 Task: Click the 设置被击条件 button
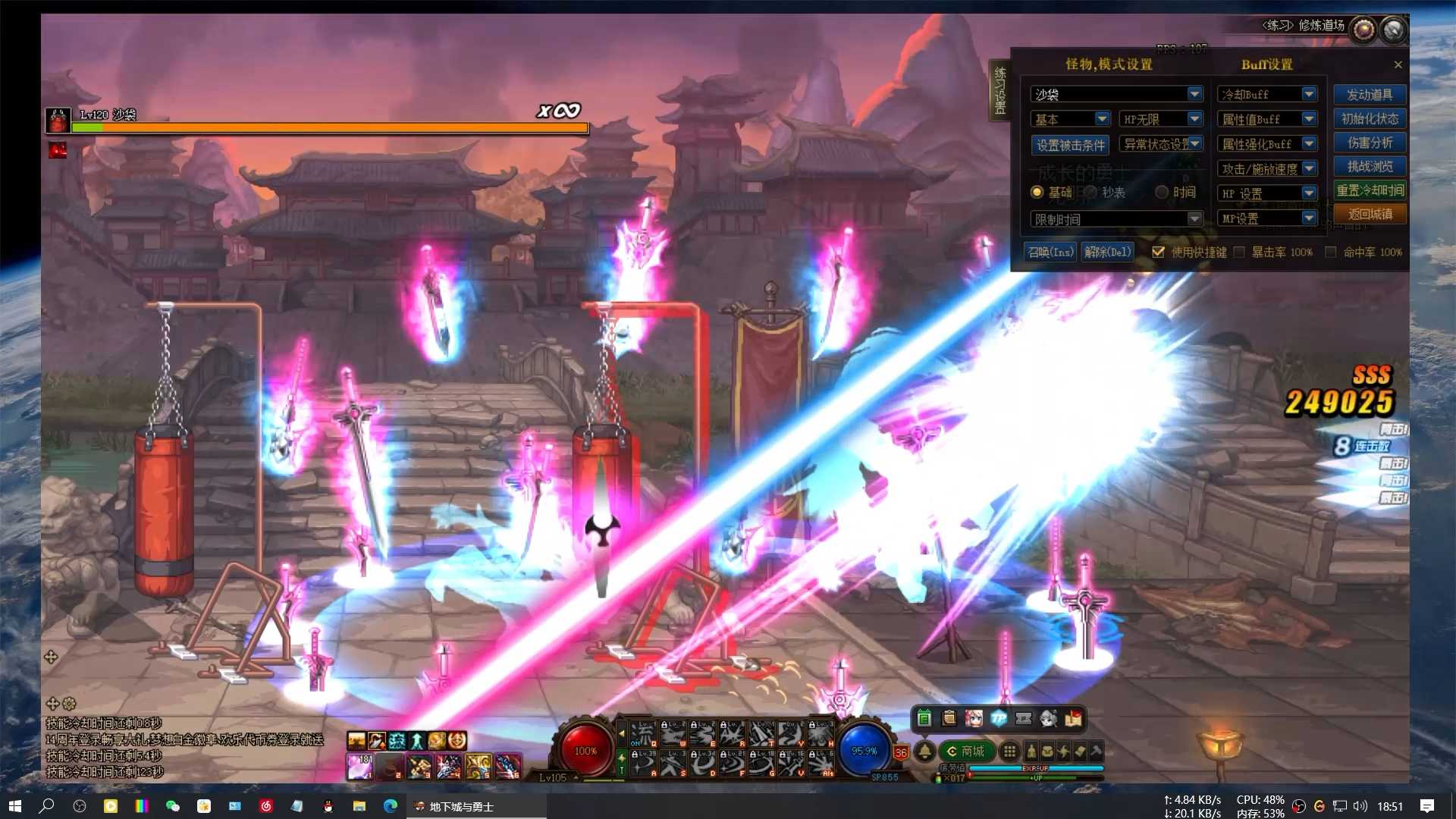[1071, 145]
